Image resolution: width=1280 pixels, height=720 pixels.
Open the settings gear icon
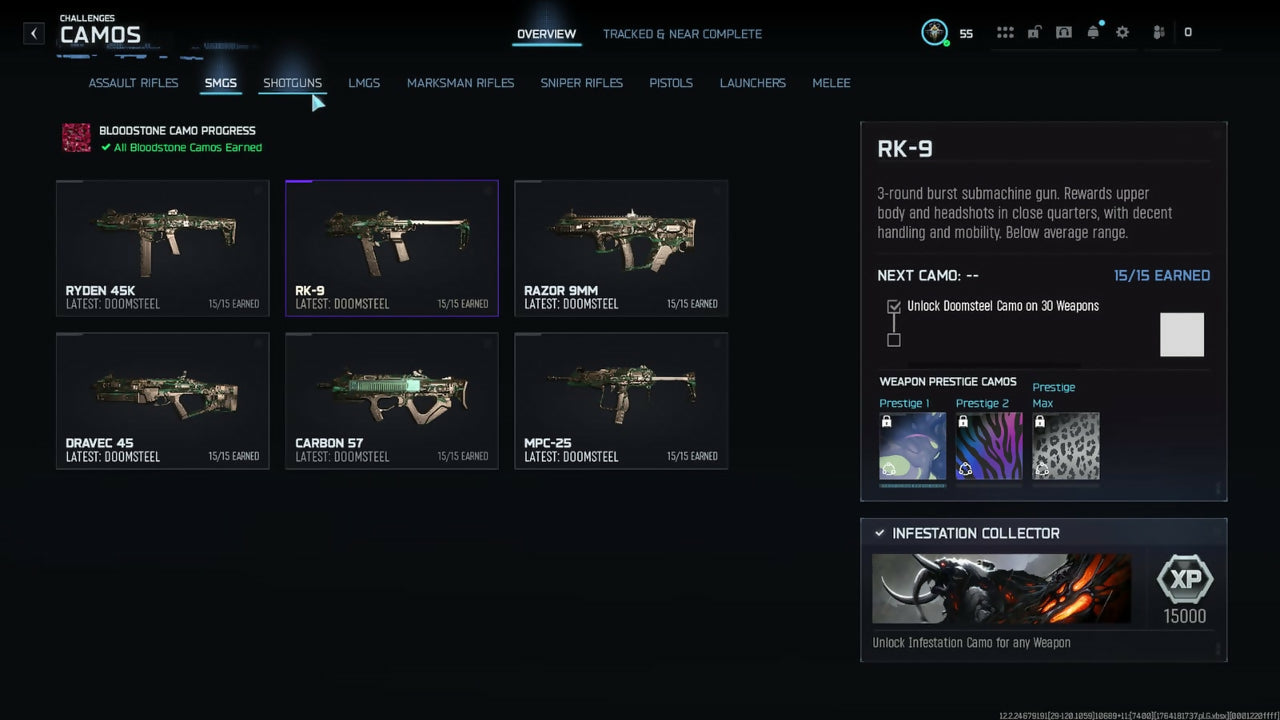[1122, 33]
